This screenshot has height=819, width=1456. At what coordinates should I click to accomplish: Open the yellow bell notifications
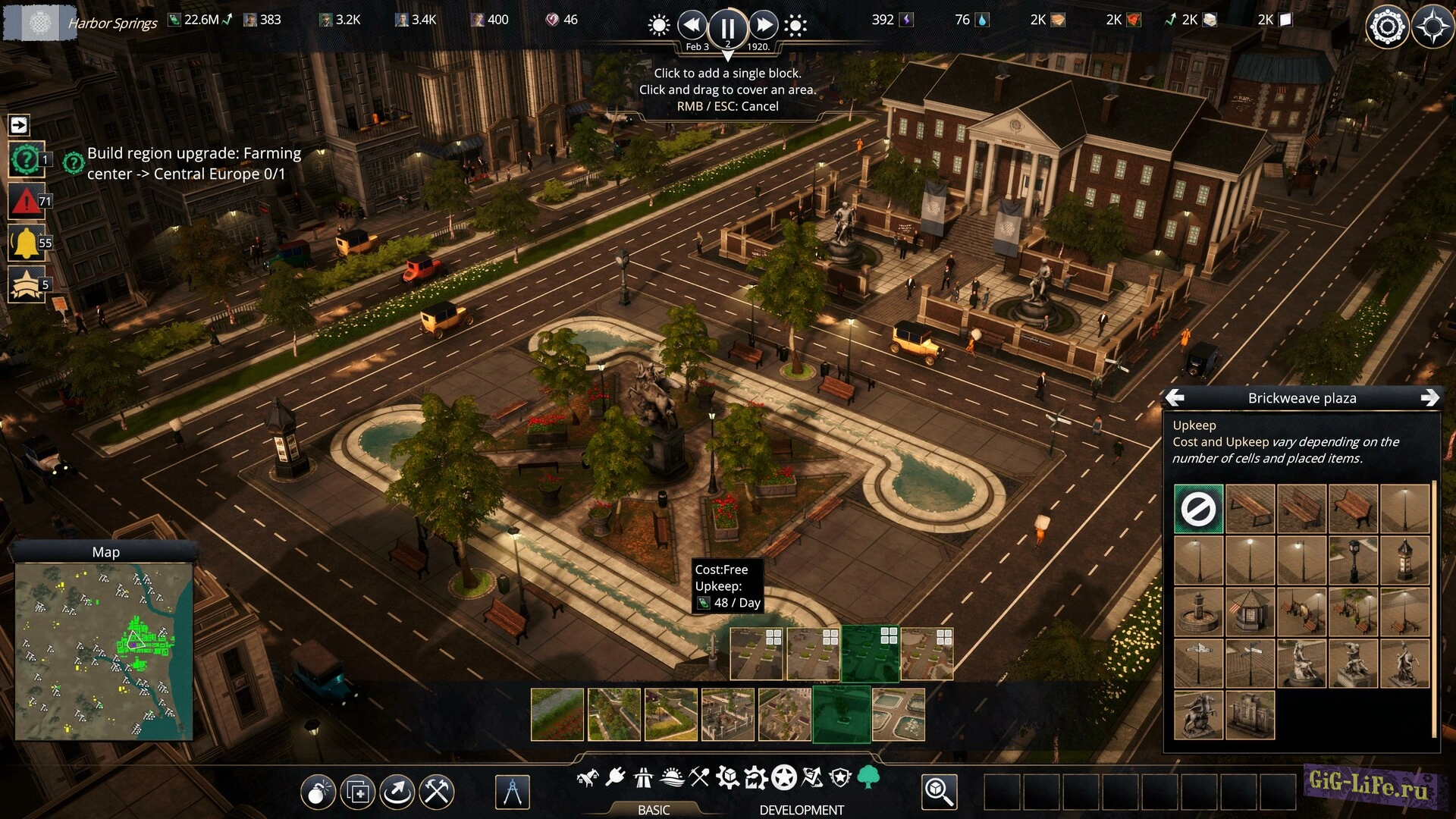click(26, 243)
